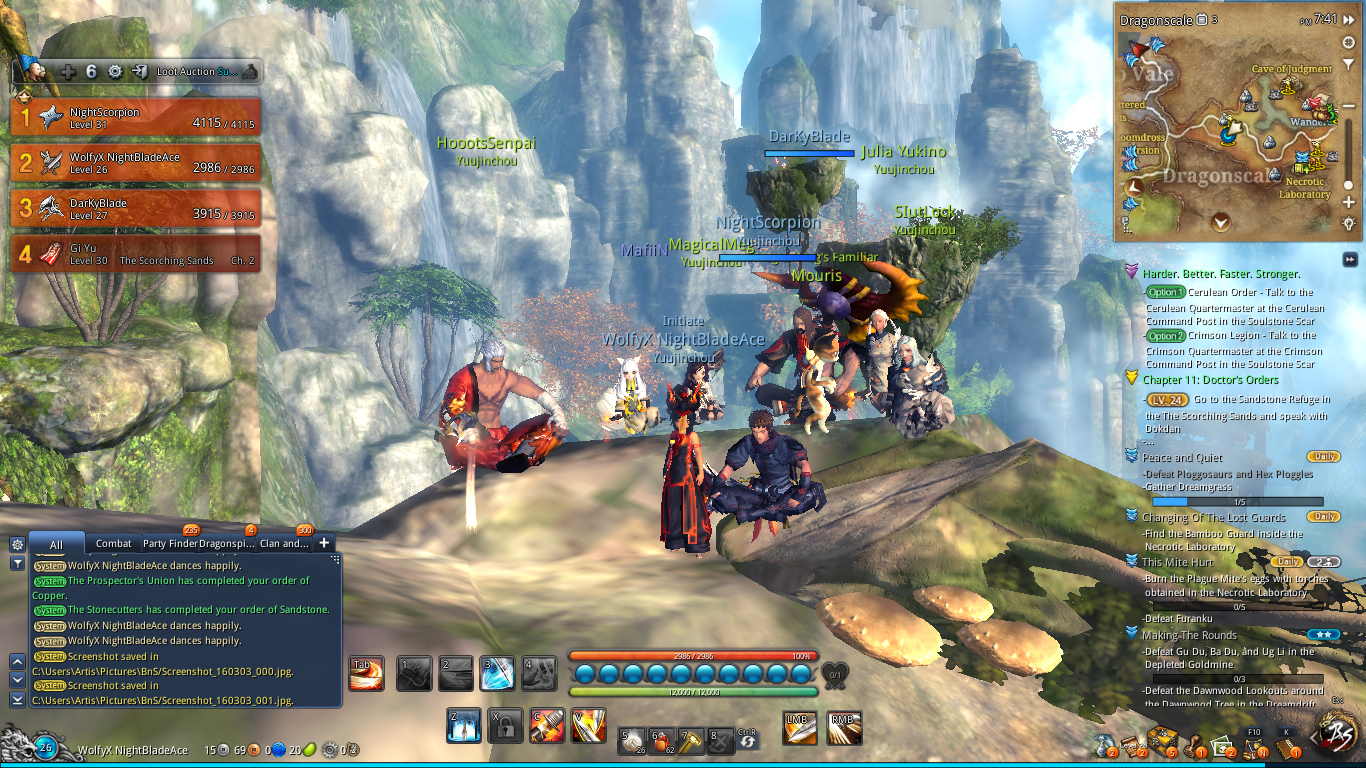Viewport: 1366px width, 768px height.
Task: Select party member NightScorpion's frame
Action: tap(136, 118)
